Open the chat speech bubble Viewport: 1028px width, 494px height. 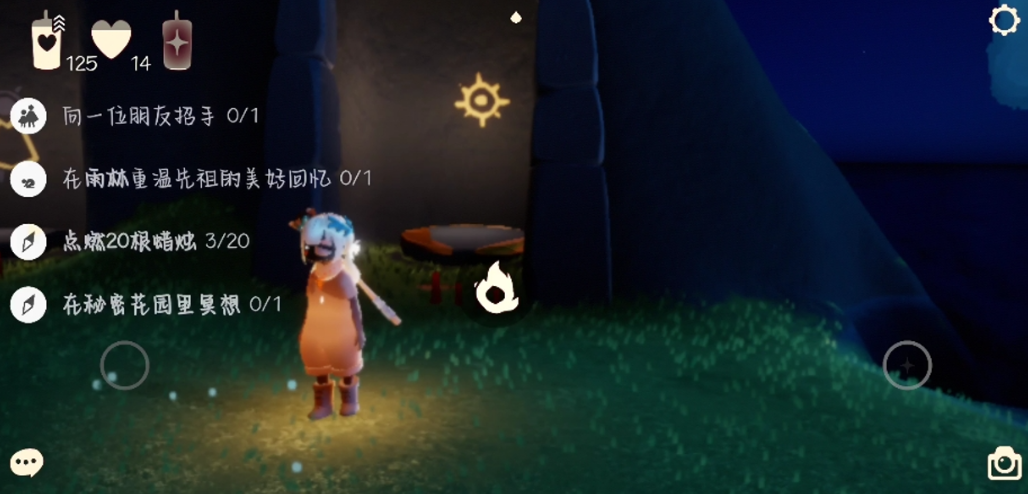[27, 462]
